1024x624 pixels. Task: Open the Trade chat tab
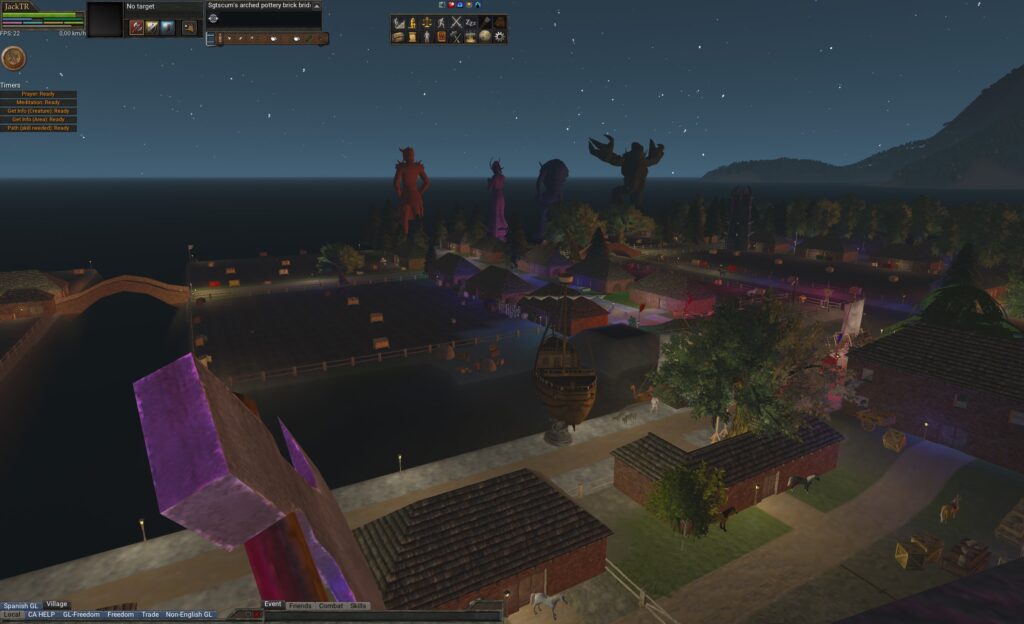(x=150, y=614)
